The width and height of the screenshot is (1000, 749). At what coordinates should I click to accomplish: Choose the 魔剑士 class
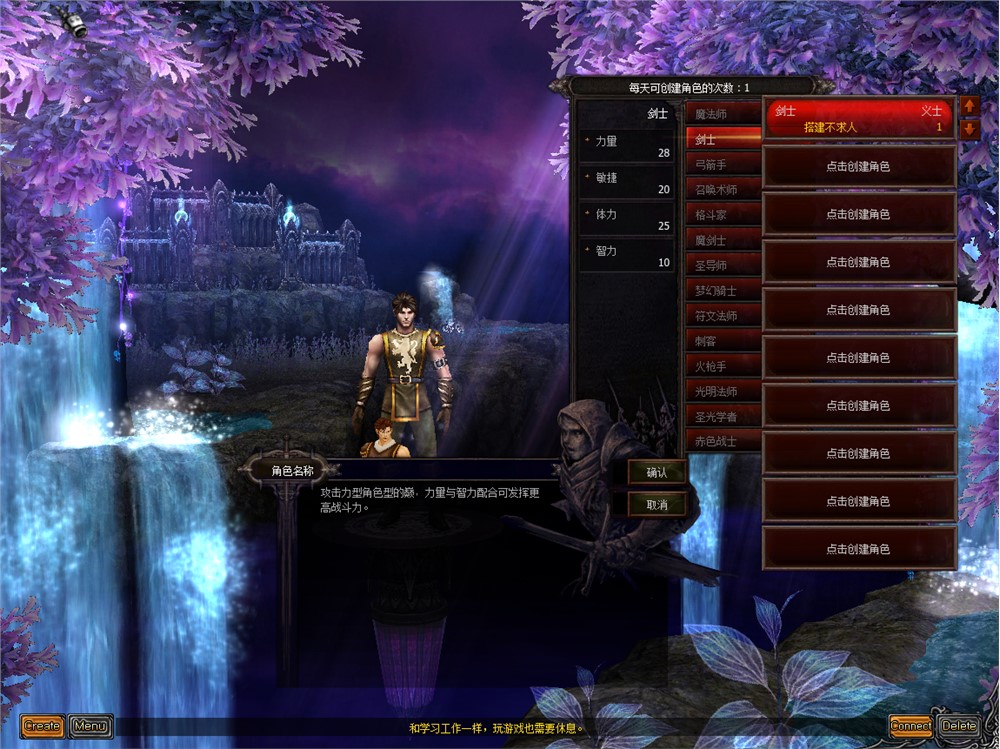[x=723, y=240]
